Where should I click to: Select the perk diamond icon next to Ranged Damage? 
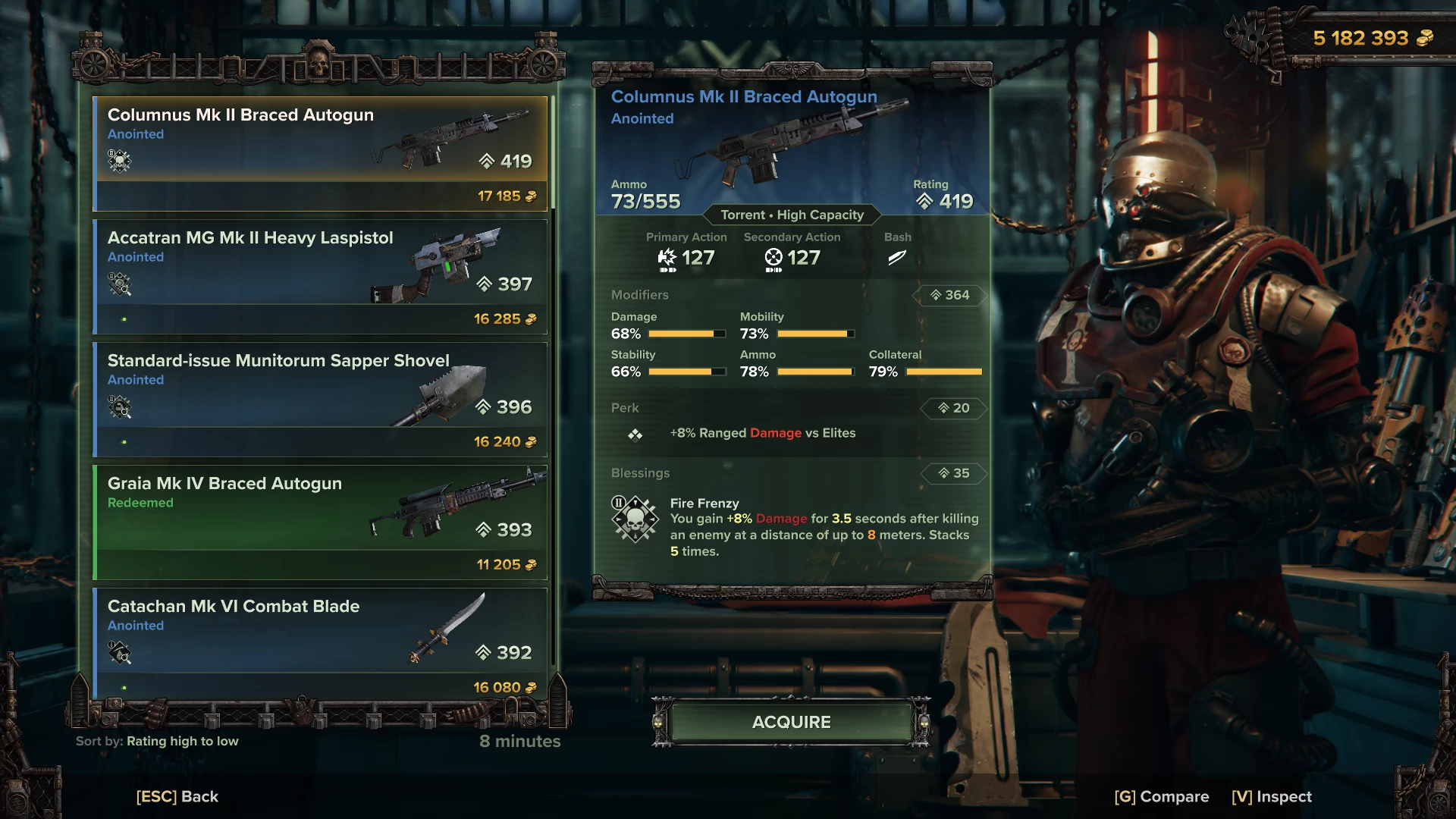(636, 434)
